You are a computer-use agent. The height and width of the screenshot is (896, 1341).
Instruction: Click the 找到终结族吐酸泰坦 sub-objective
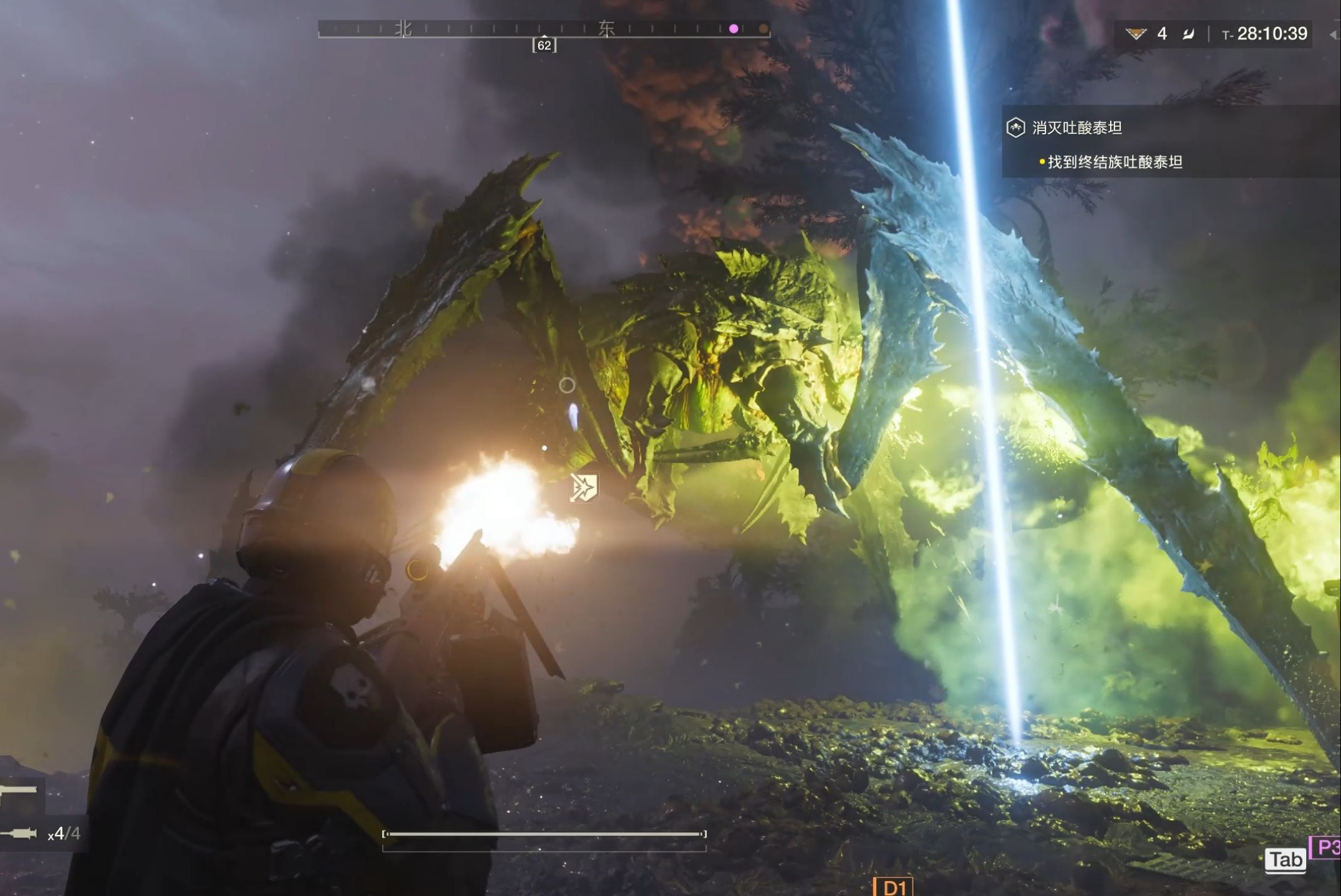pos(1114,162)
